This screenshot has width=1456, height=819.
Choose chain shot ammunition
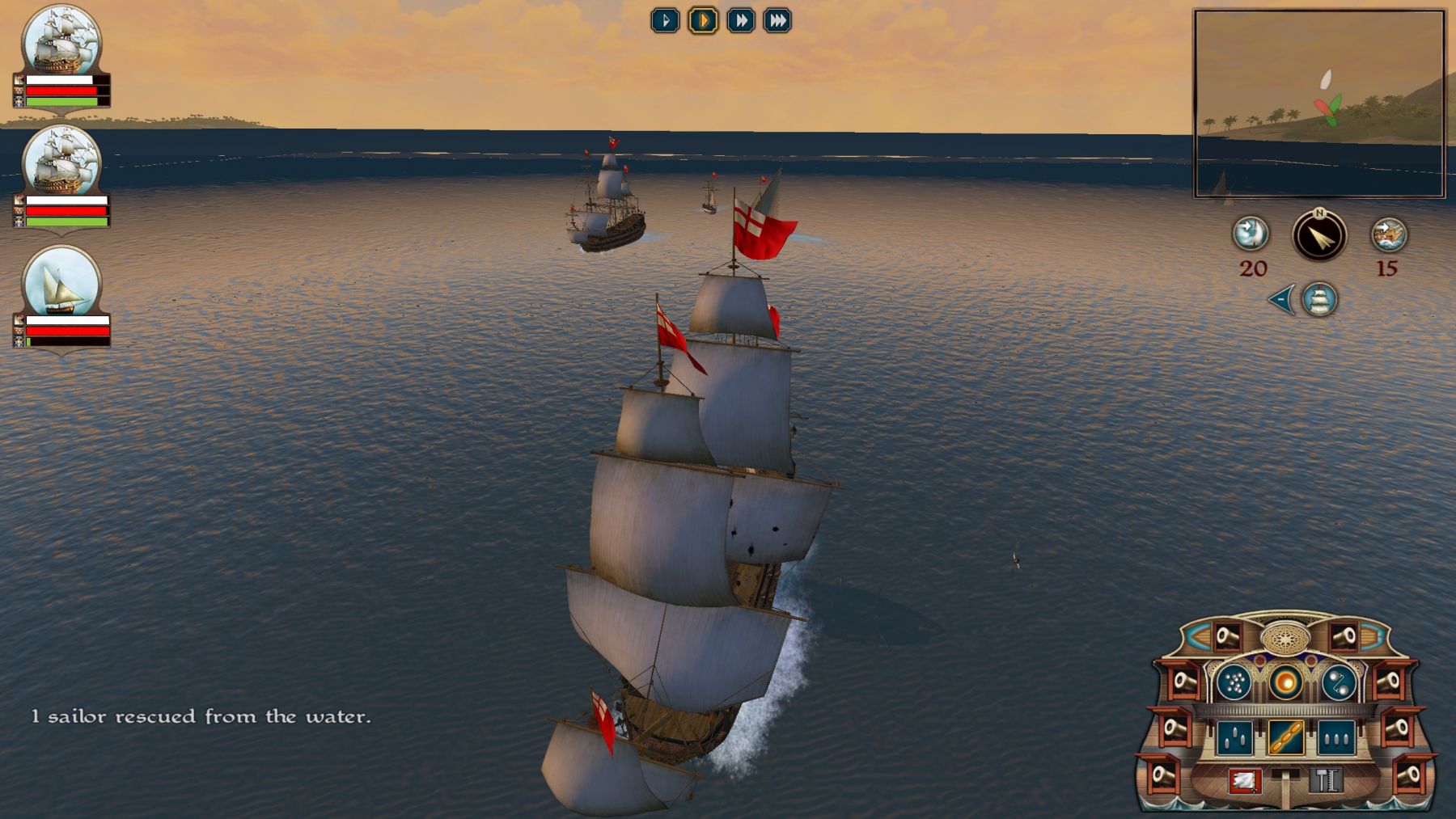click(x=1338, y=683)
